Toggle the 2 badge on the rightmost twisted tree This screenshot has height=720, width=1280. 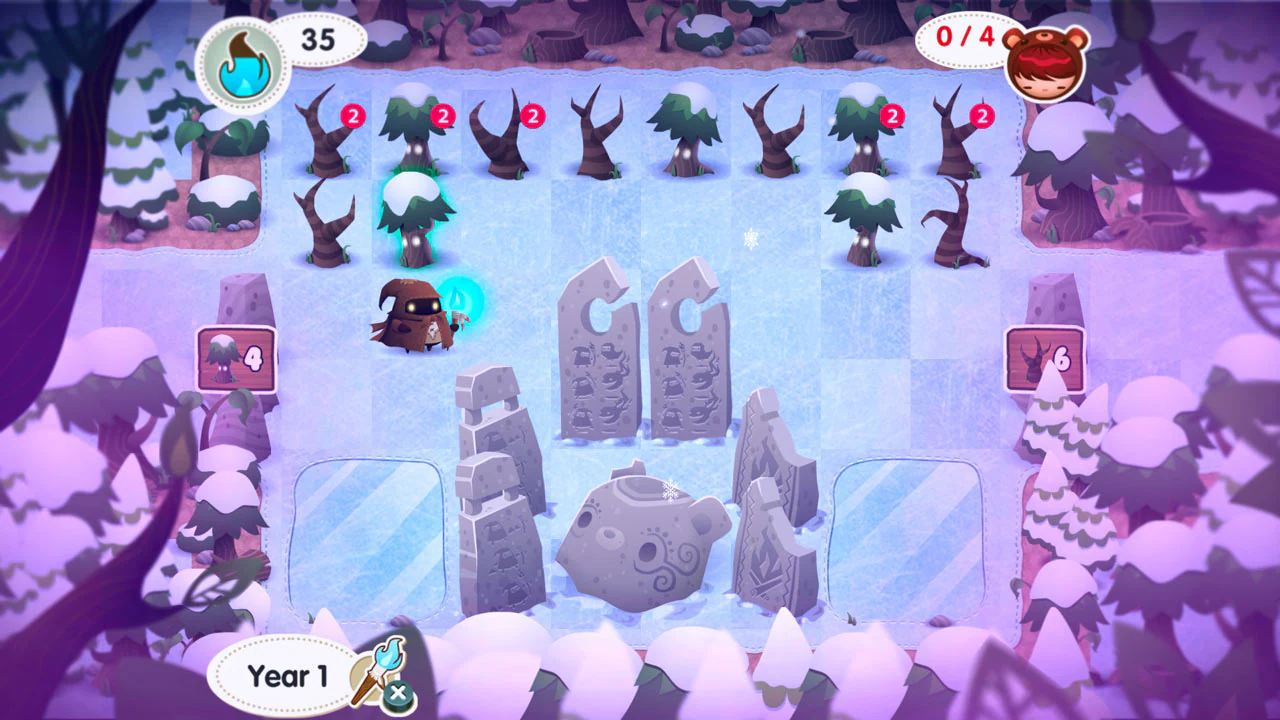(982, 116)
